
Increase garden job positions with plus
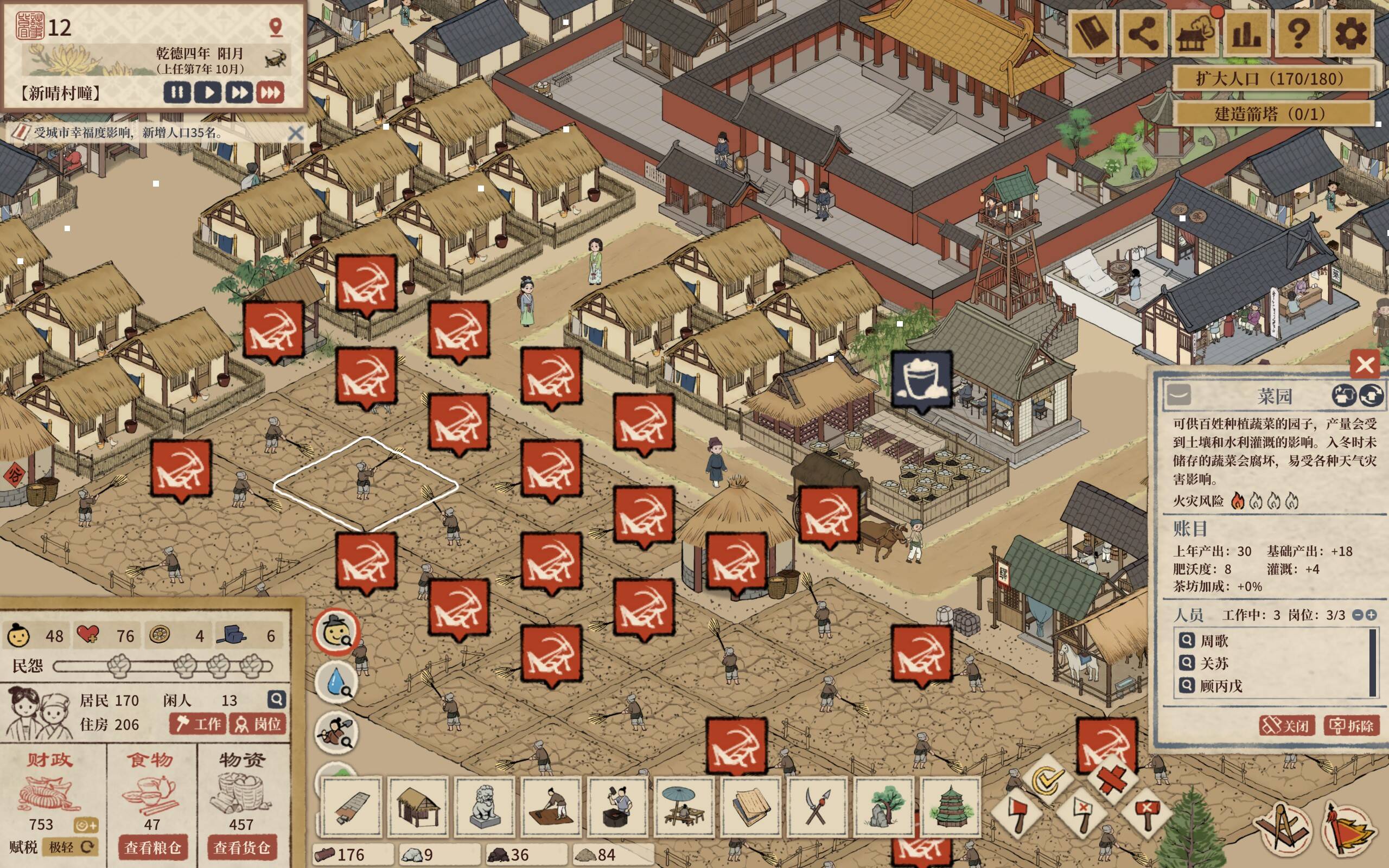(x=1371, y=615)
